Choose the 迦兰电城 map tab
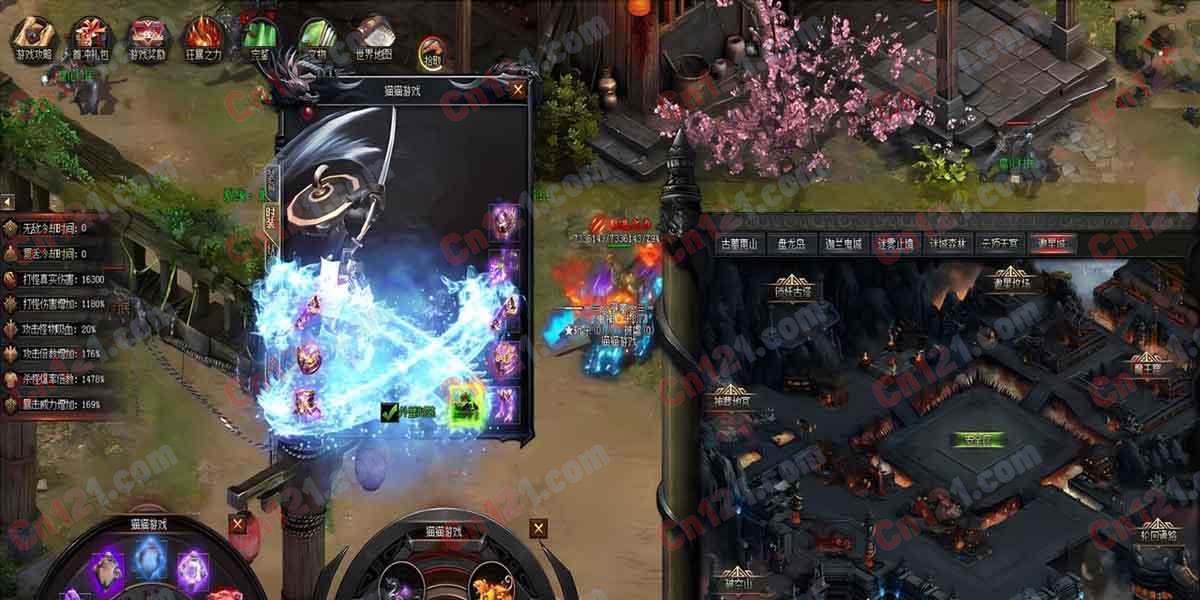Screen dimensions: 1200x600 point(843,244)
